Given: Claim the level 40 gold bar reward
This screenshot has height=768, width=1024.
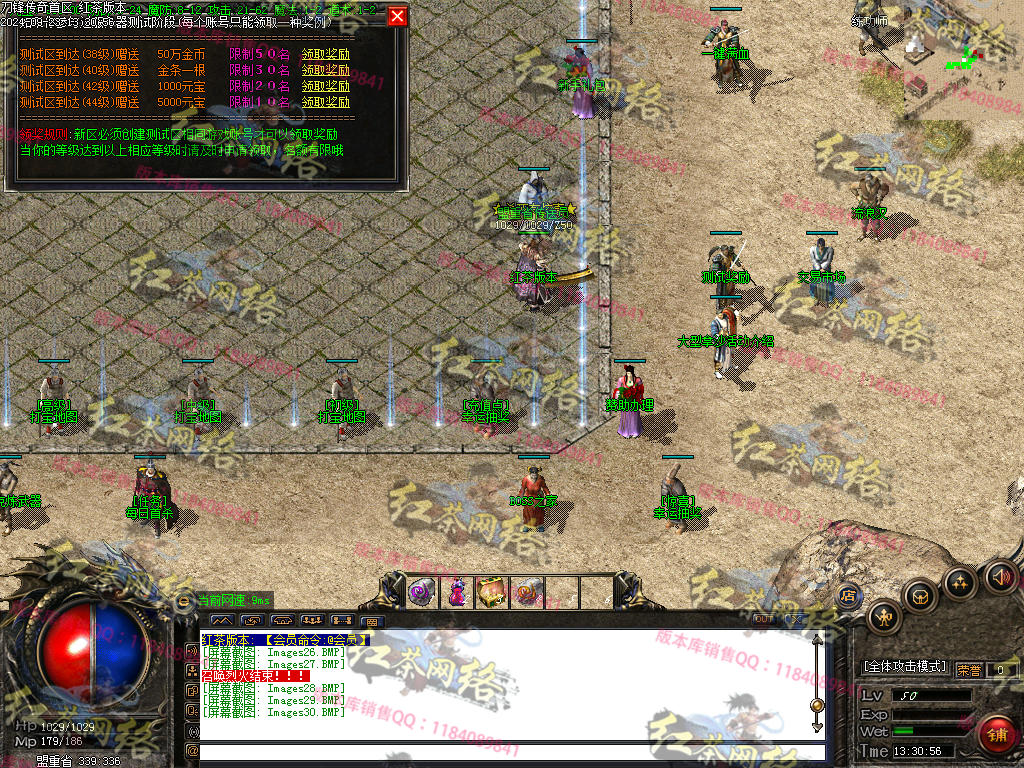Looking at the screenshot, I should coord(326,70).
